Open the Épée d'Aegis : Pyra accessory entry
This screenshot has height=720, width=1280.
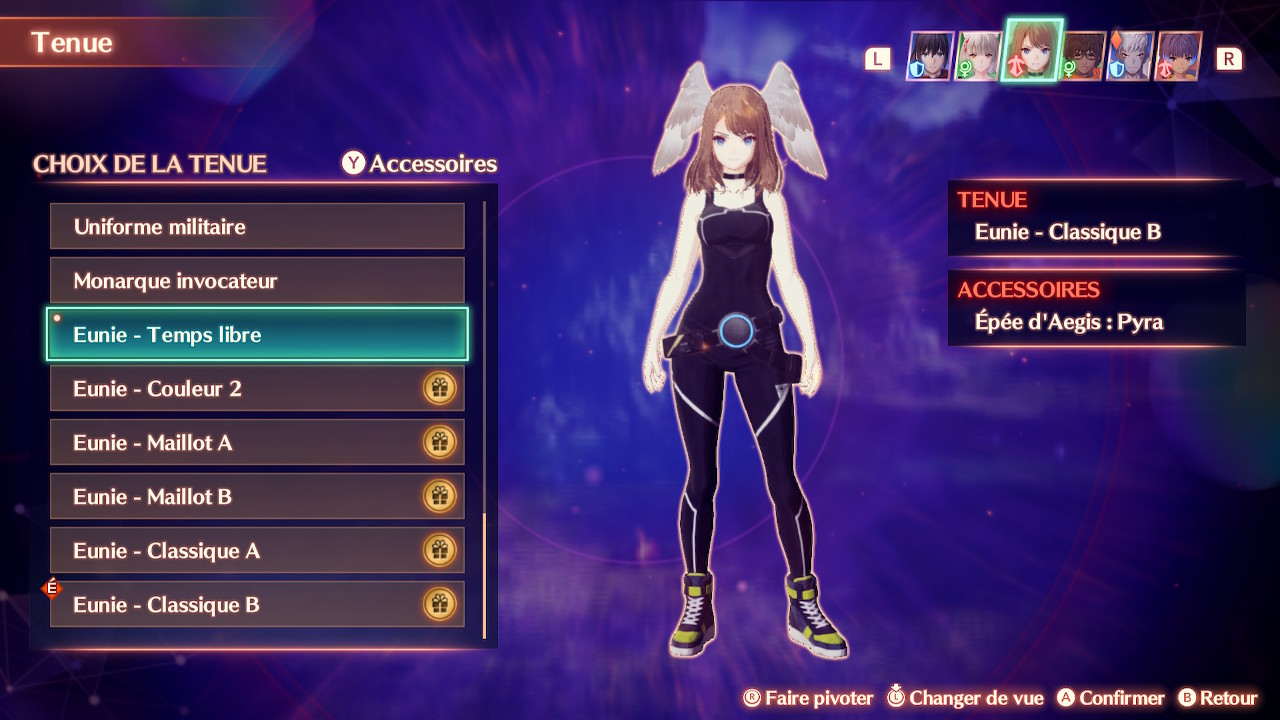(1068, 322)
